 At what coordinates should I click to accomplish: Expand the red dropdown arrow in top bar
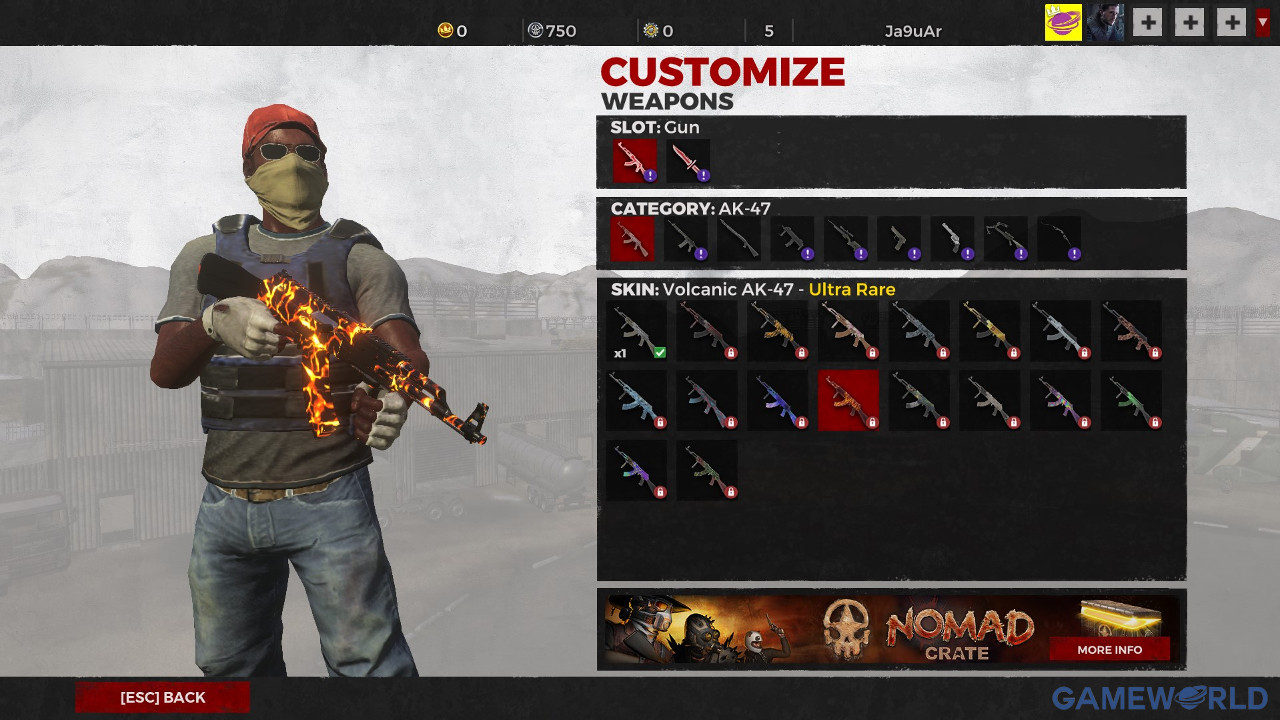pyautogui.click(x=1263, y=22)
